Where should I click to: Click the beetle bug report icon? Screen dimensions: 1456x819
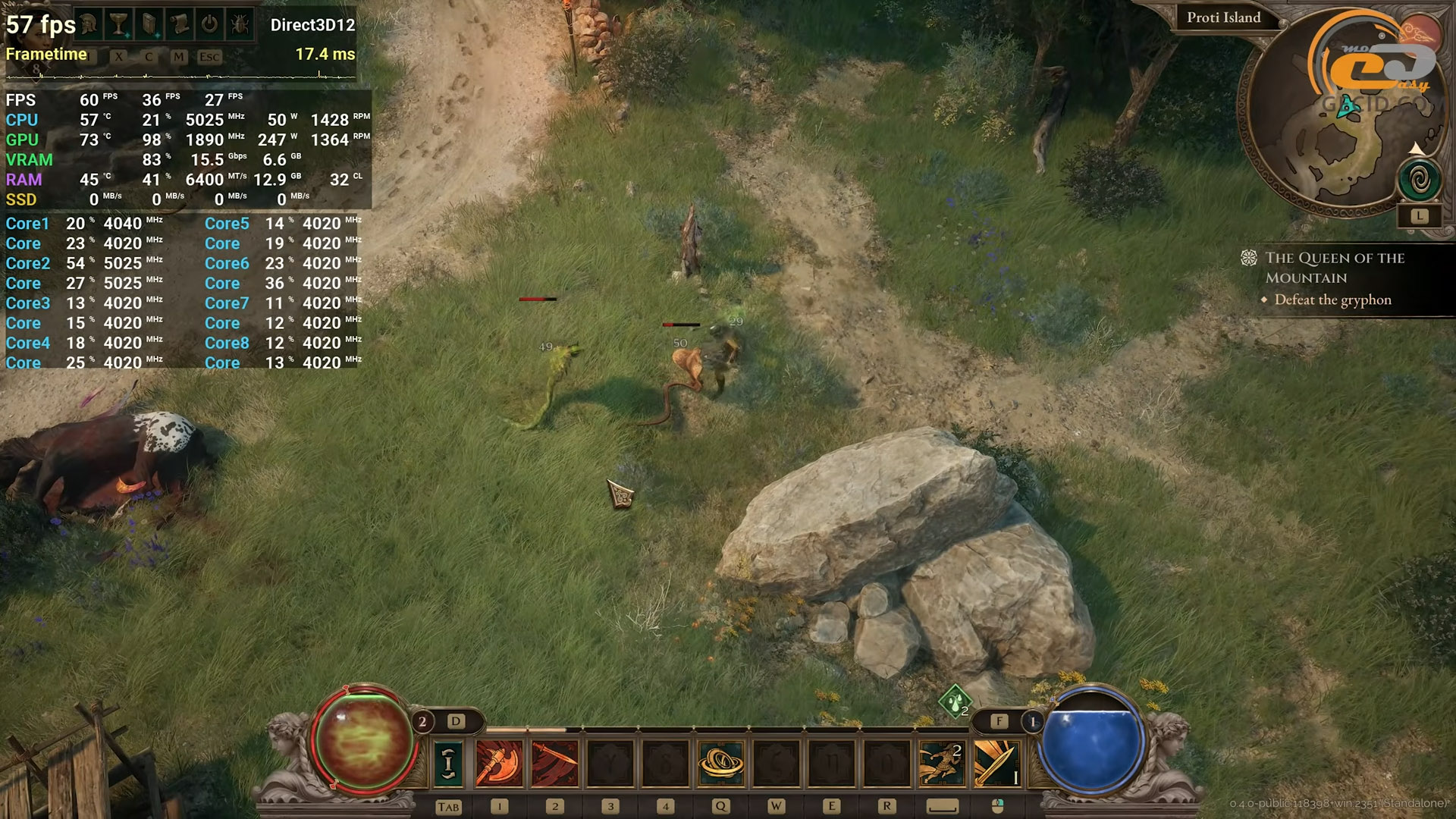[240, 24]
